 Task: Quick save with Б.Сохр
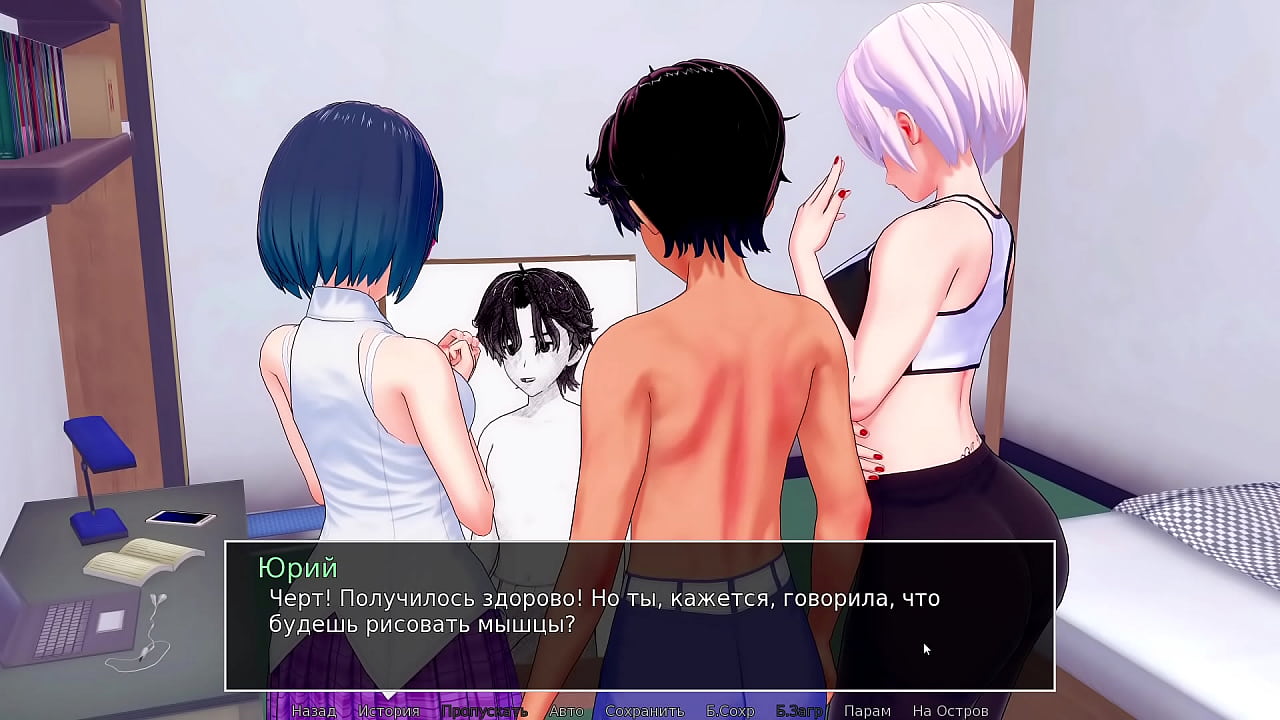tap(730, 711)
